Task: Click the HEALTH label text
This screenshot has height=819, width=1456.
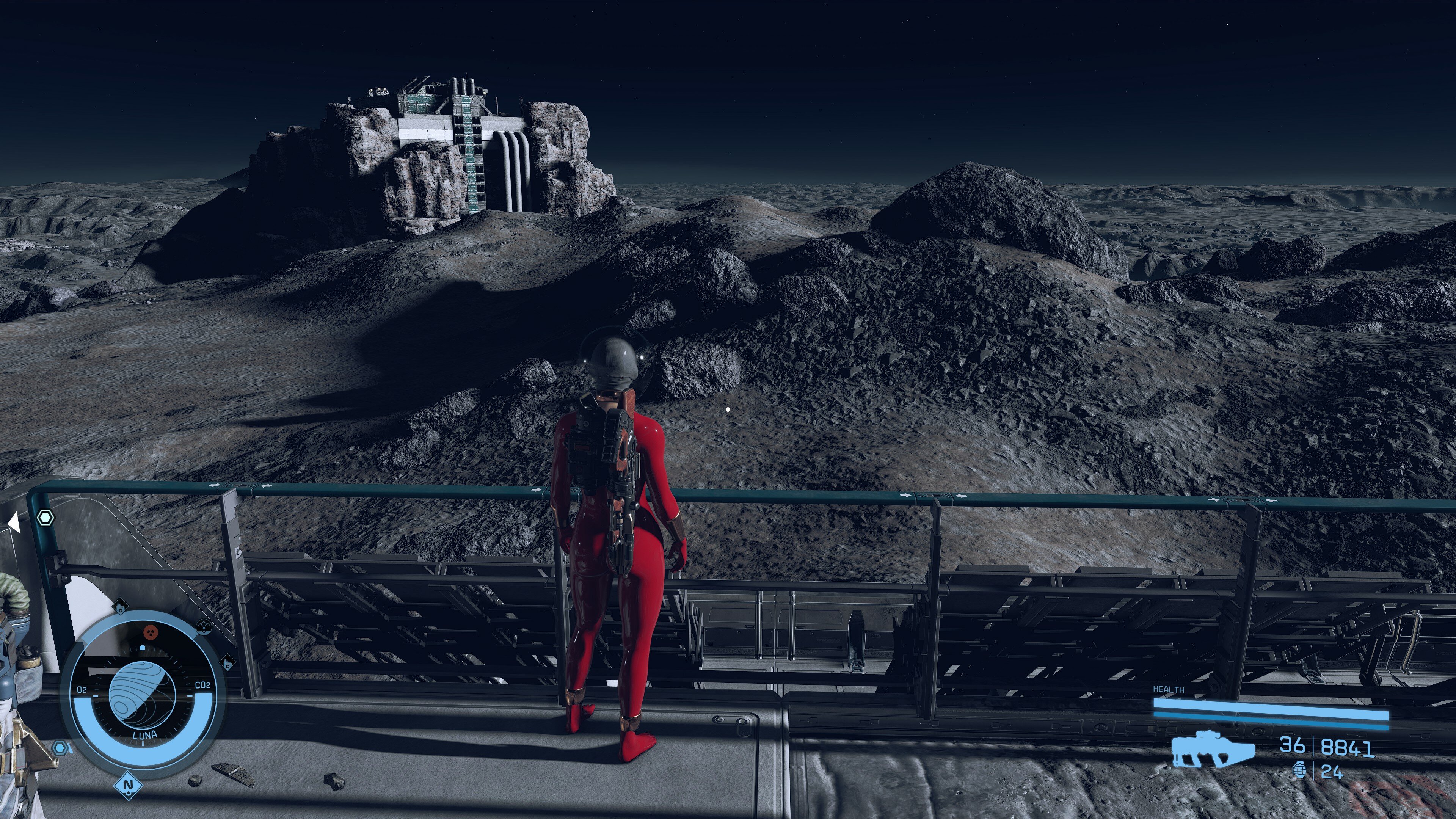Action: 1168,690
